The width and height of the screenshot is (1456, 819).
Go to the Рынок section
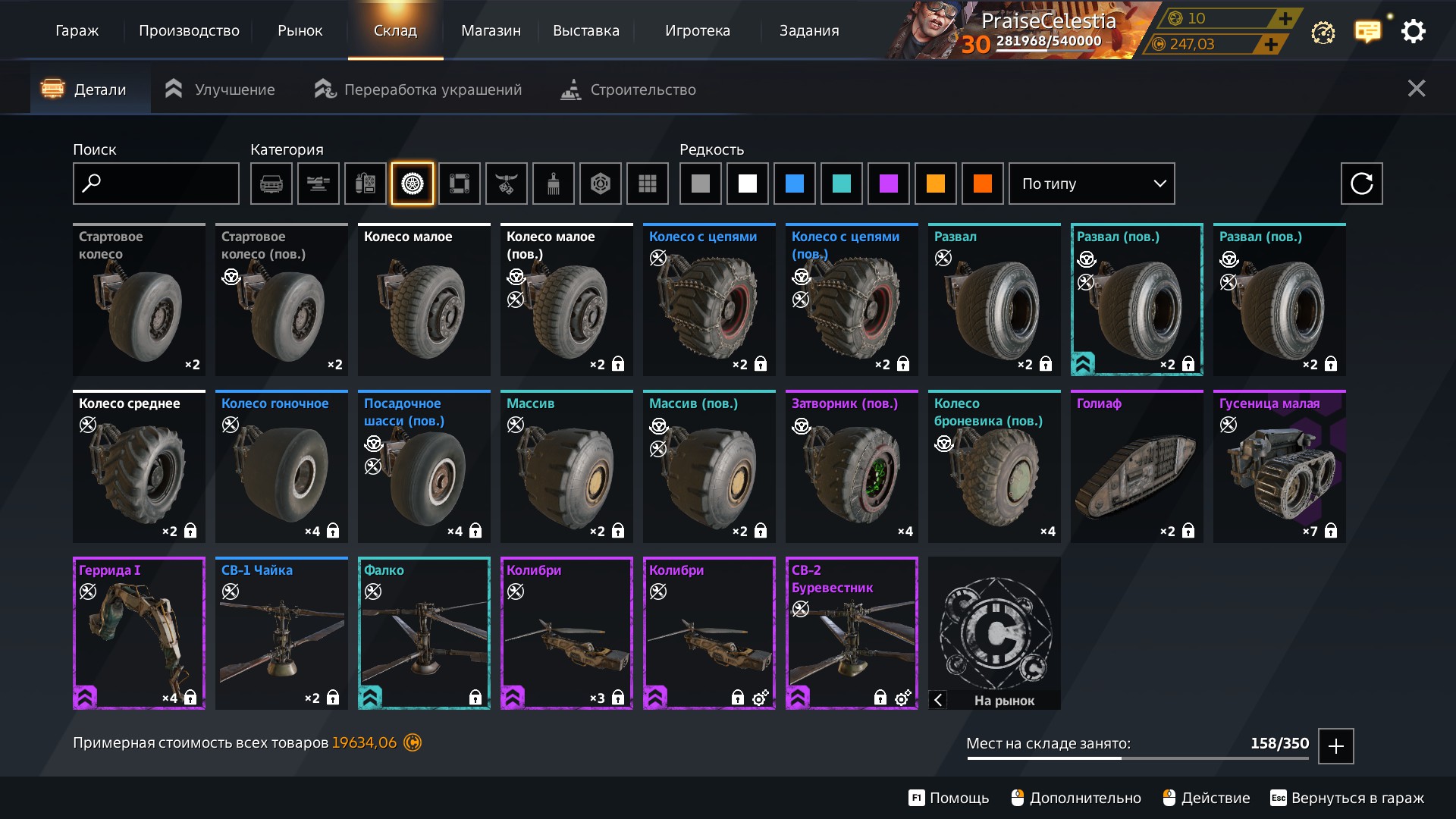pos(300,31)
